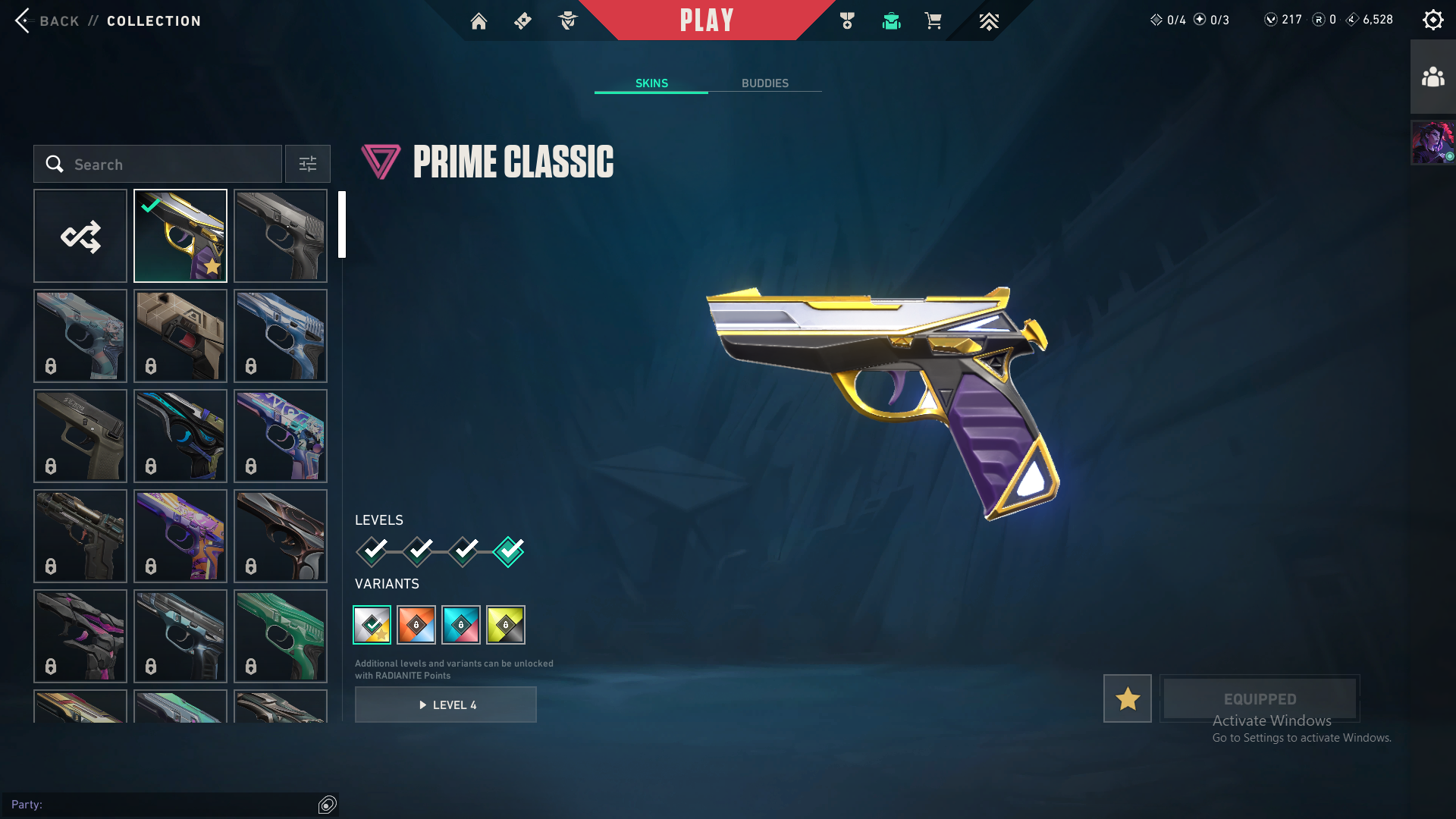Image resolution: width=1456 pixels, height=819 pixels.
Task: Pick the locked green Classic skin
Action: (281, 636)
